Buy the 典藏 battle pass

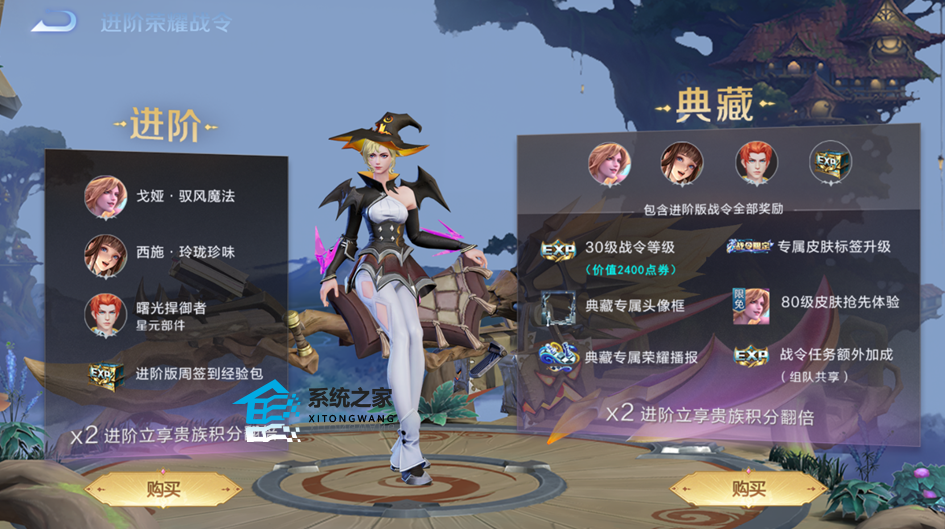(x=749, y=489)
